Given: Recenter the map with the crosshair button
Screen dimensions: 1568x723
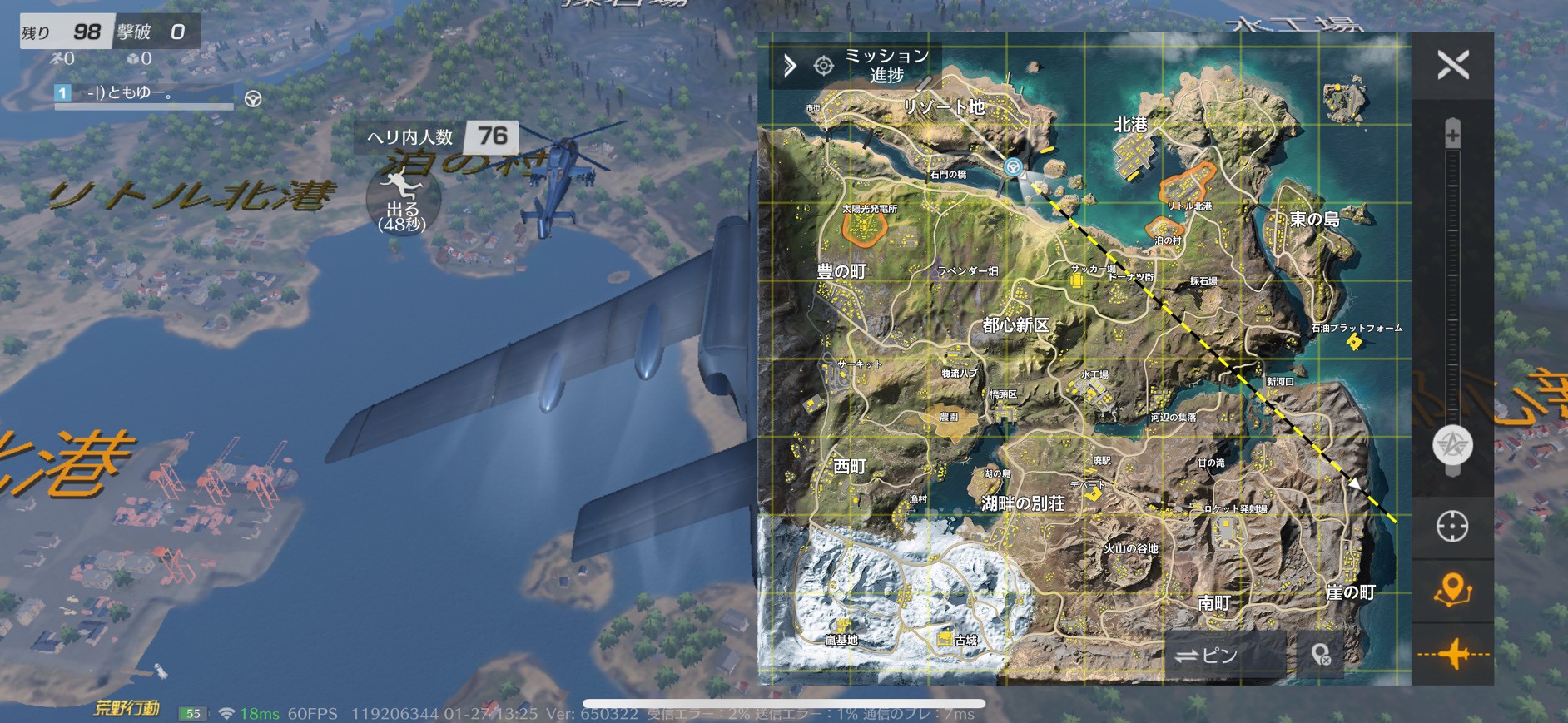Looking at the screenshot, I should pos(1452,527).
